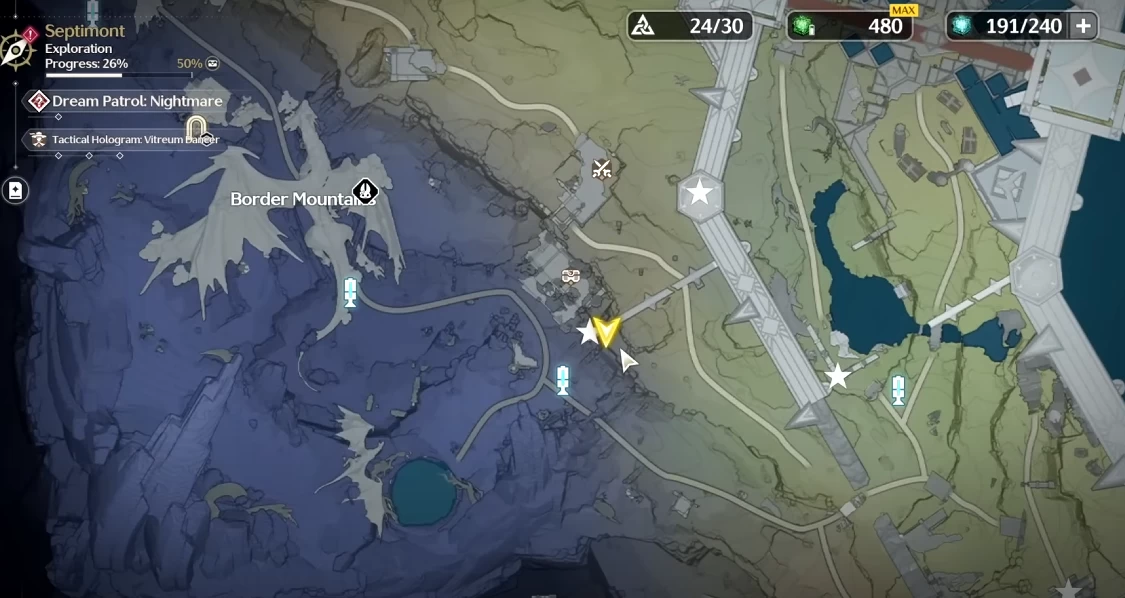
Task: Select the Border Mountain rabbit-shaped marker
Action: pyautogui.click(x=365, y=191)
